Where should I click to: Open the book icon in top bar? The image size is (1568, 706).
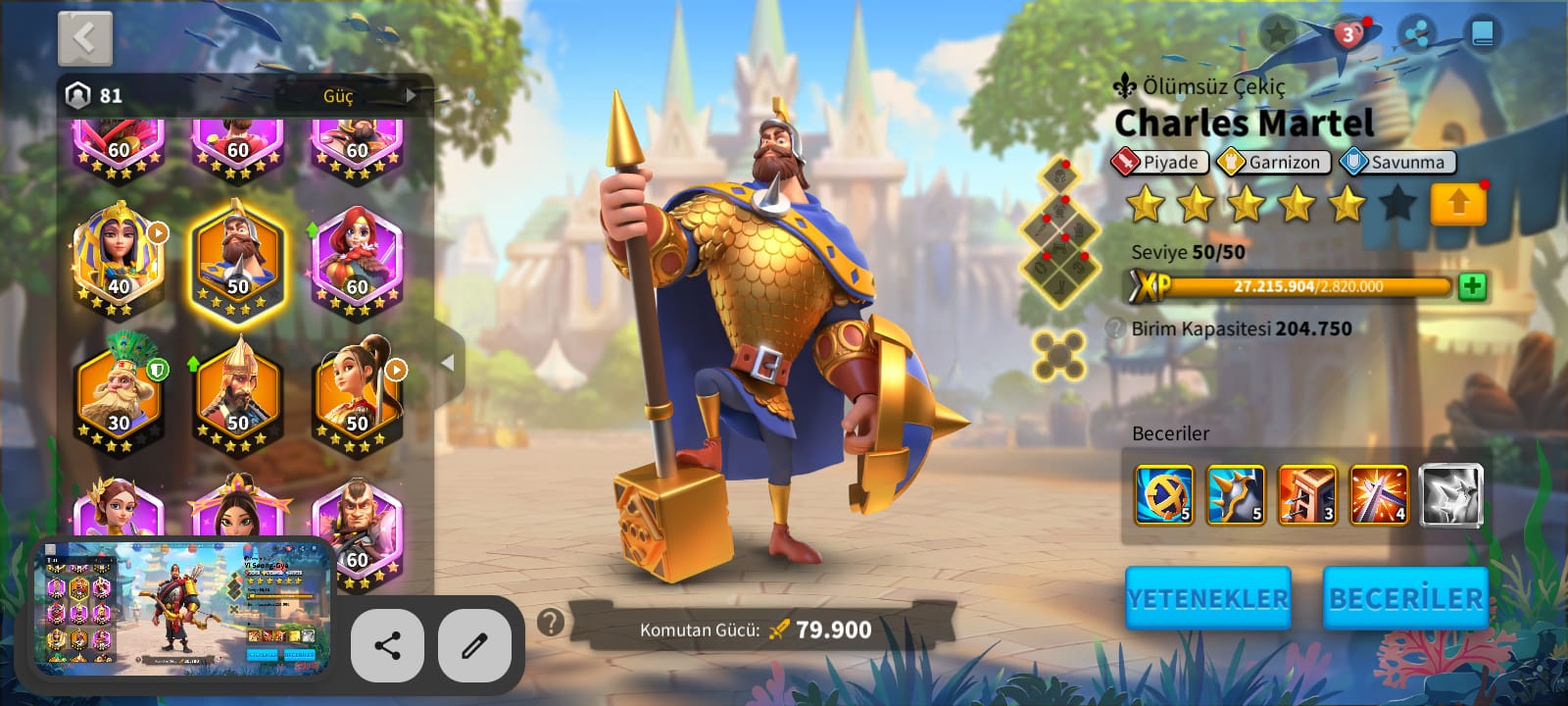click(1482, 35)
